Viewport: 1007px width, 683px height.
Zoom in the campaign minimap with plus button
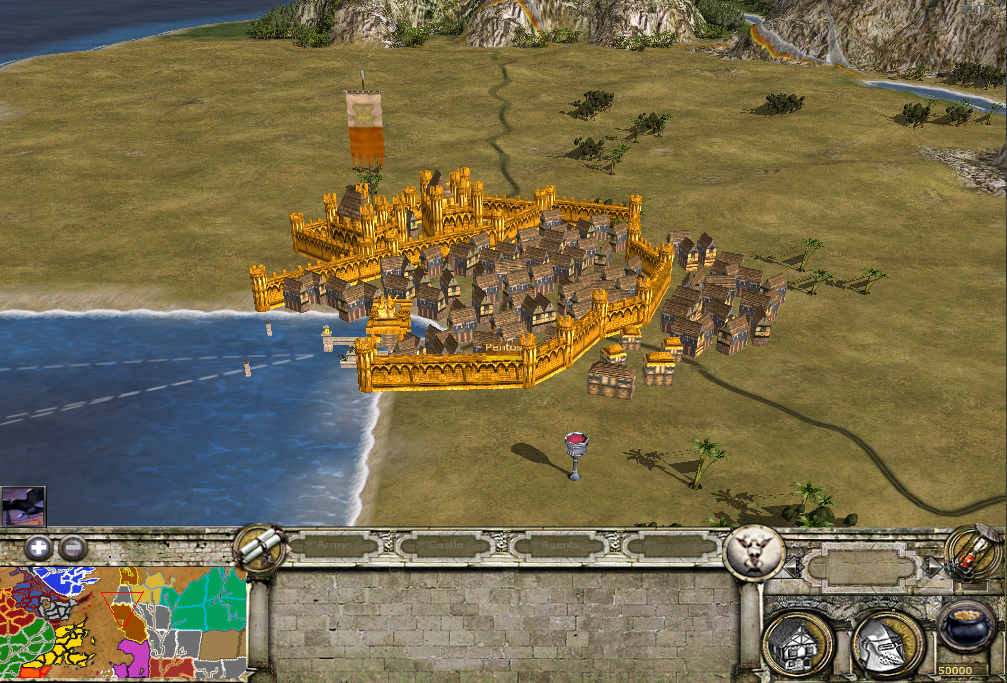pos(38,547)
